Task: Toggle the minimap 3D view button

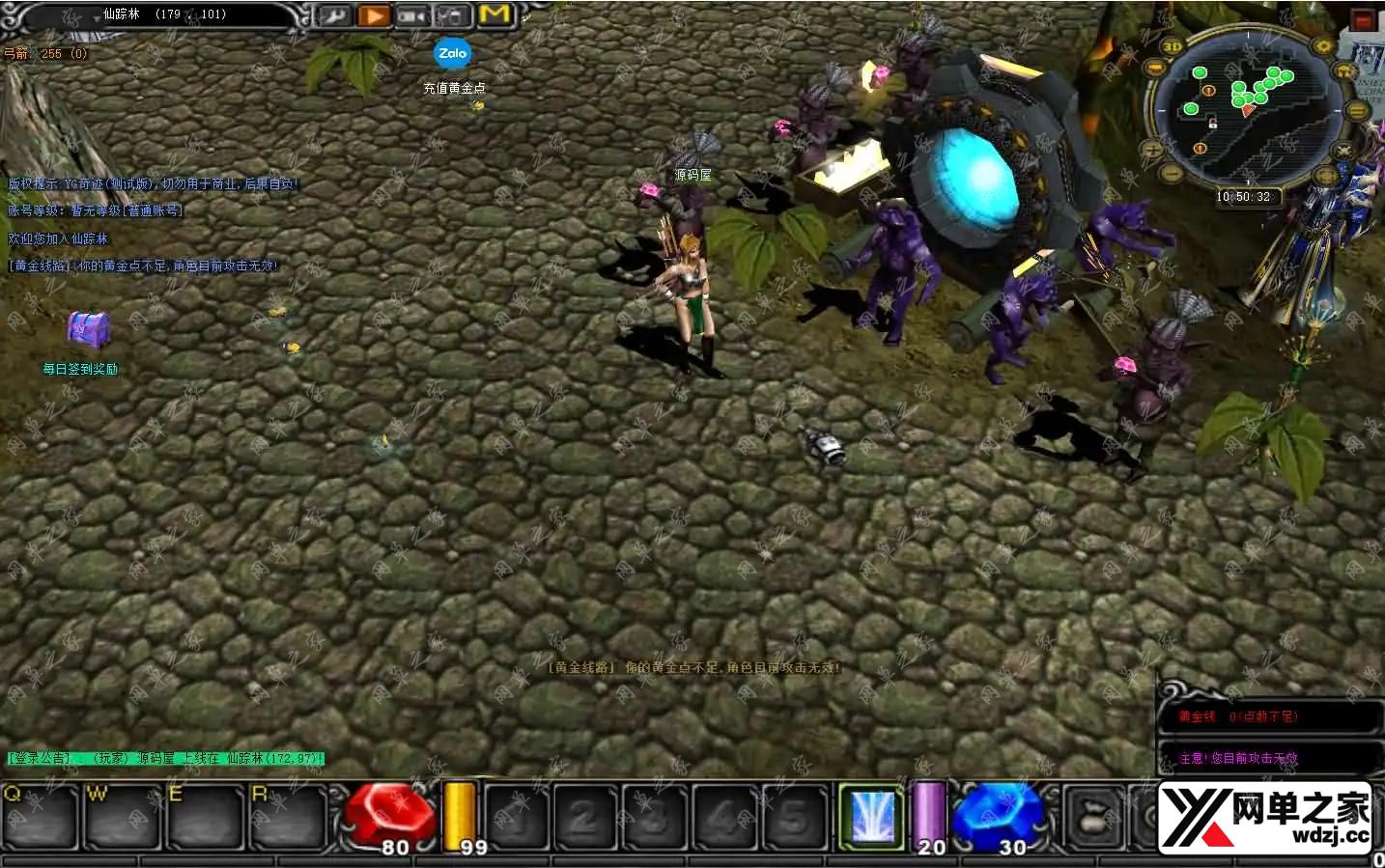Action: tap(1172, 46)
